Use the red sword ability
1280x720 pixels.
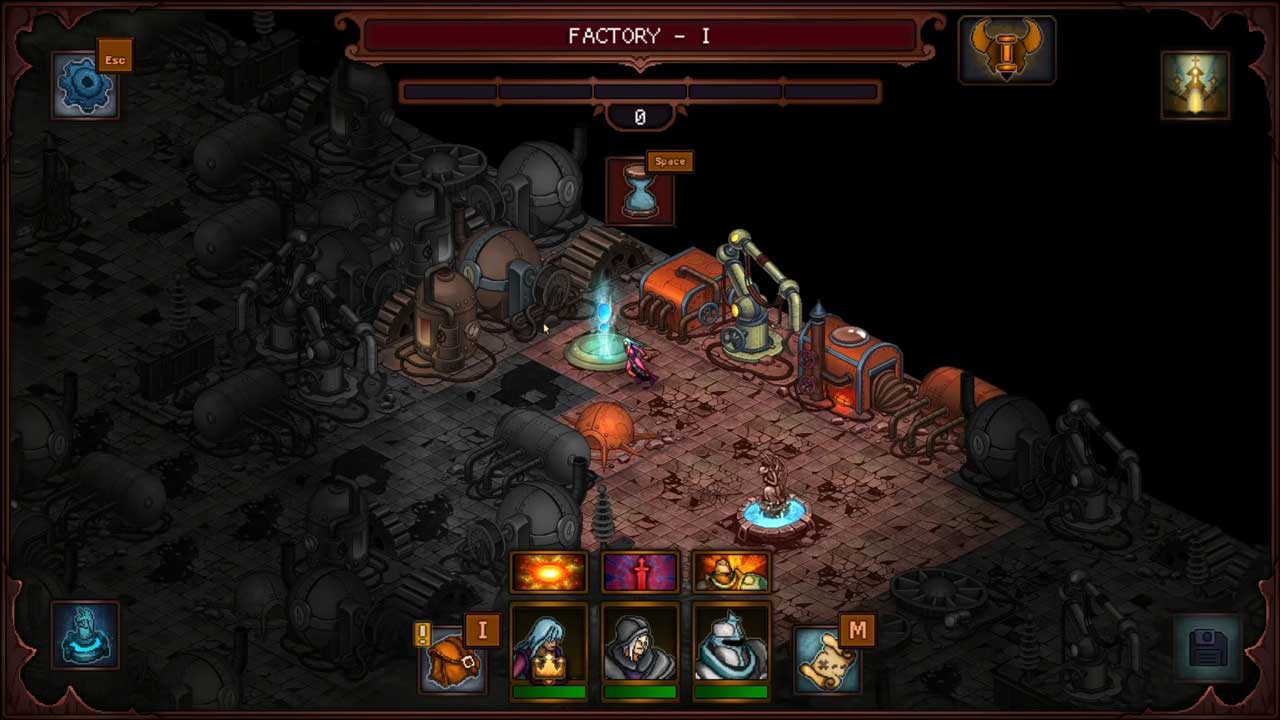tap(640, 572)
